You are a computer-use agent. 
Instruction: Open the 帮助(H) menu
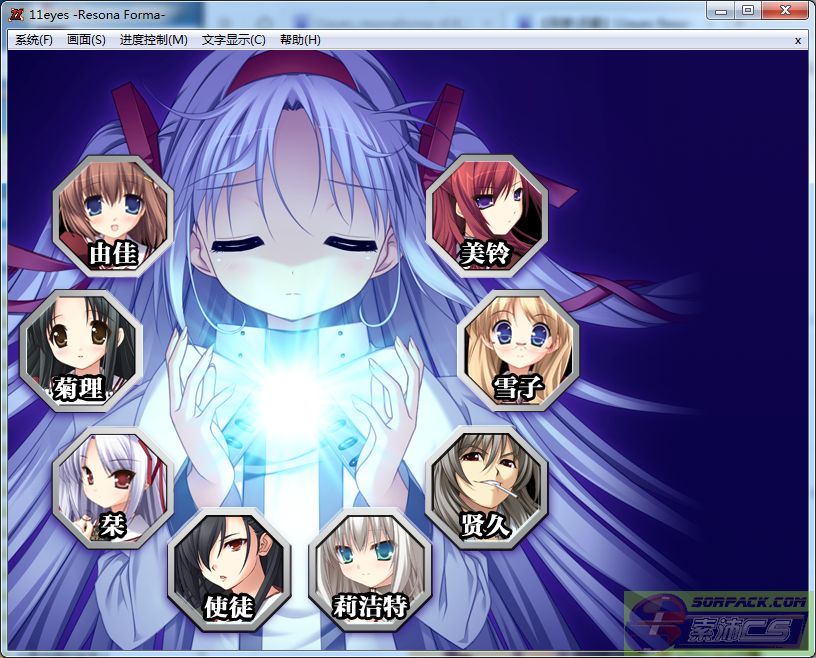coord(300,40)
